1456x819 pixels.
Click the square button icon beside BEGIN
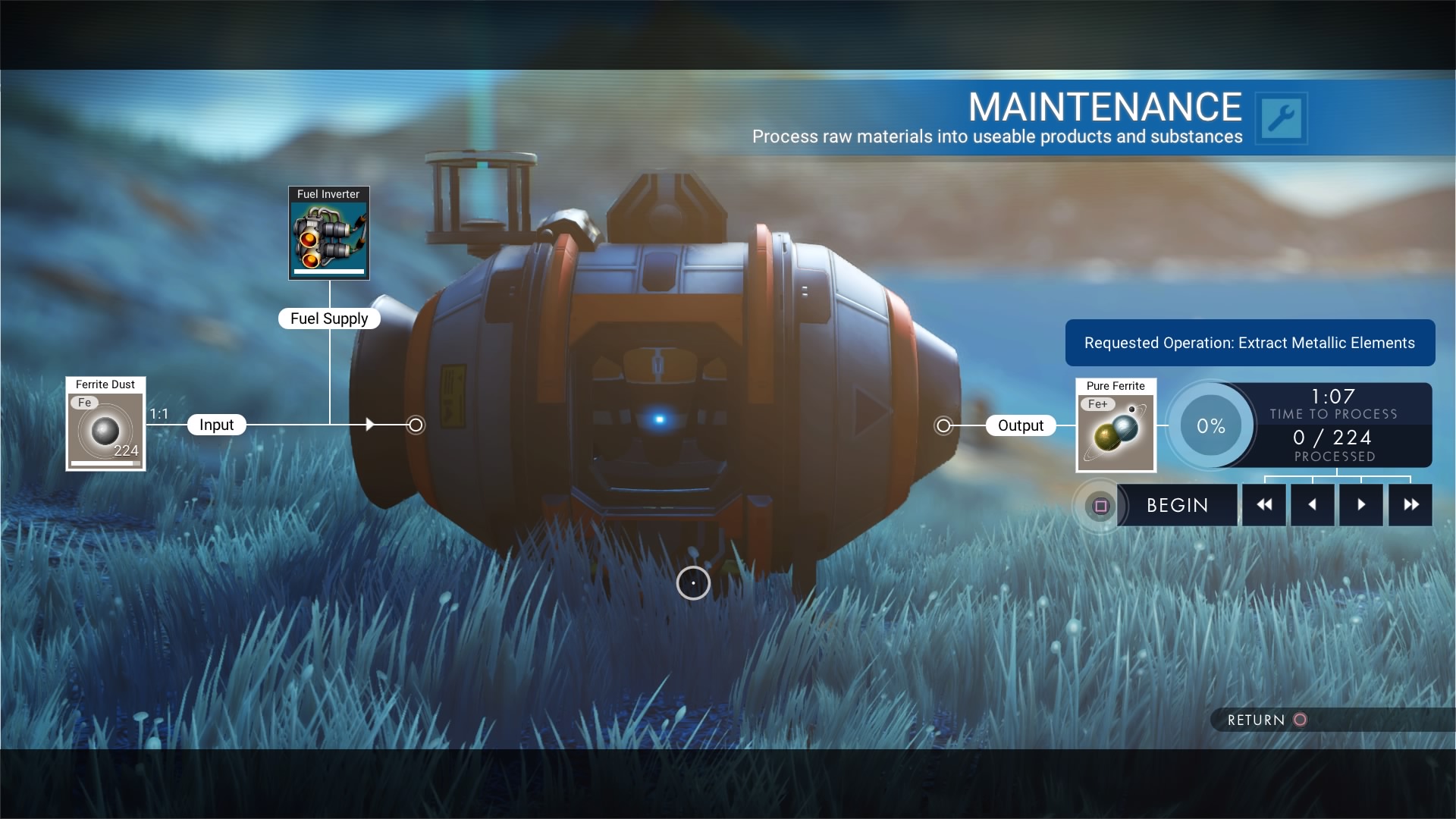[x=1100, y=505]
